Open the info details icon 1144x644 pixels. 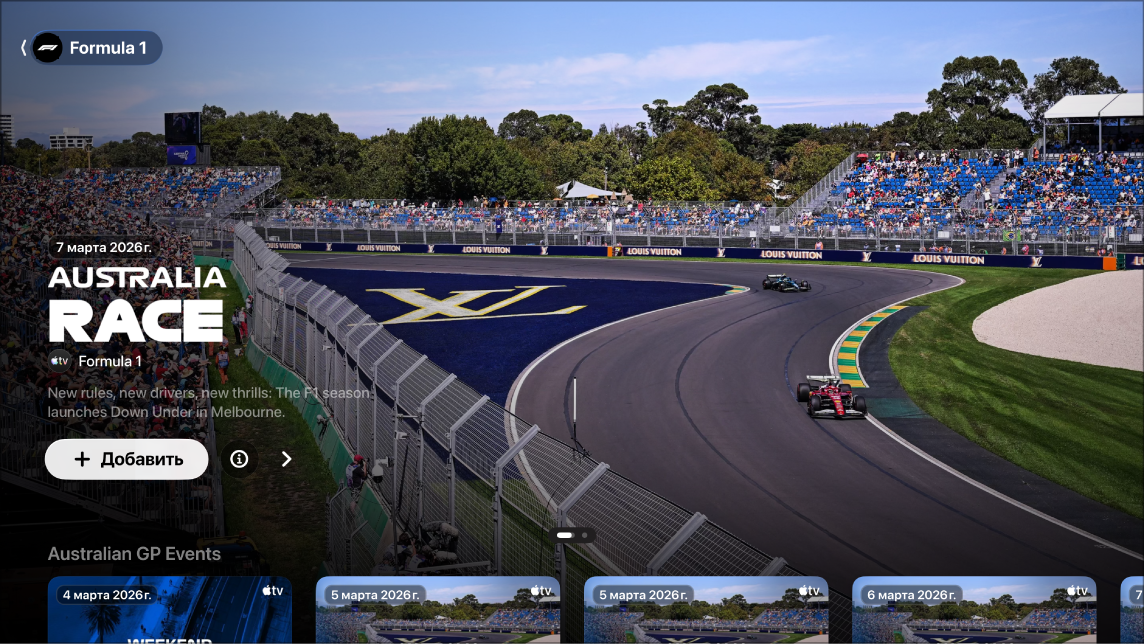click(239, 459)
